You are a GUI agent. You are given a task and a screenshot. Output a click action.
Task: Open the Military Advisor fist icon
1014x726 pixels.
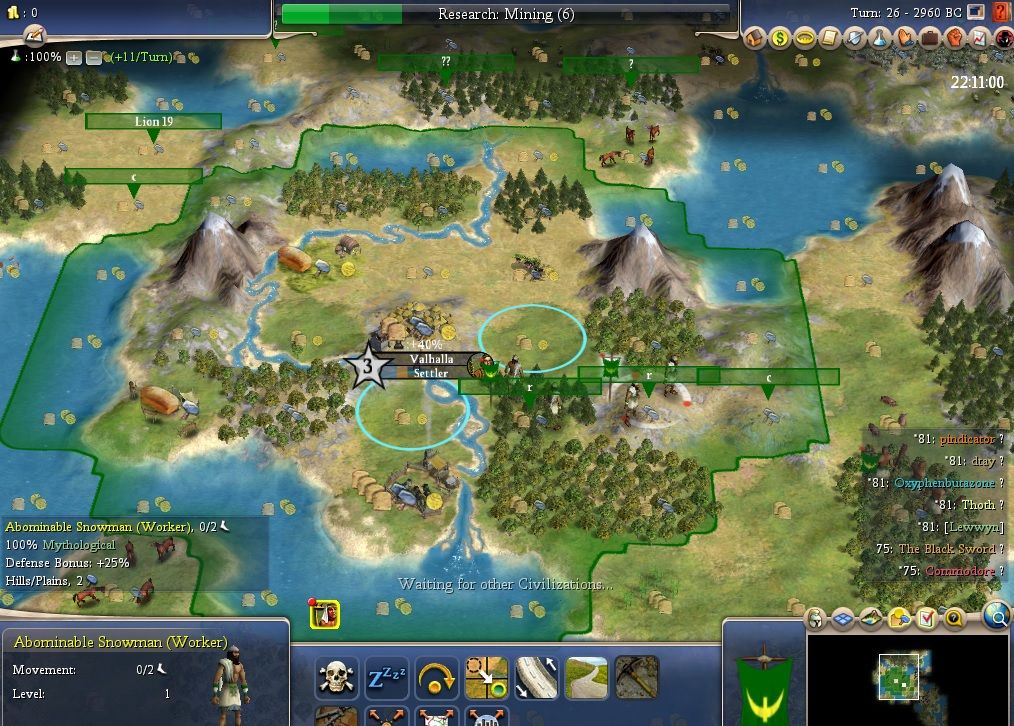click(x=953, y=38)
